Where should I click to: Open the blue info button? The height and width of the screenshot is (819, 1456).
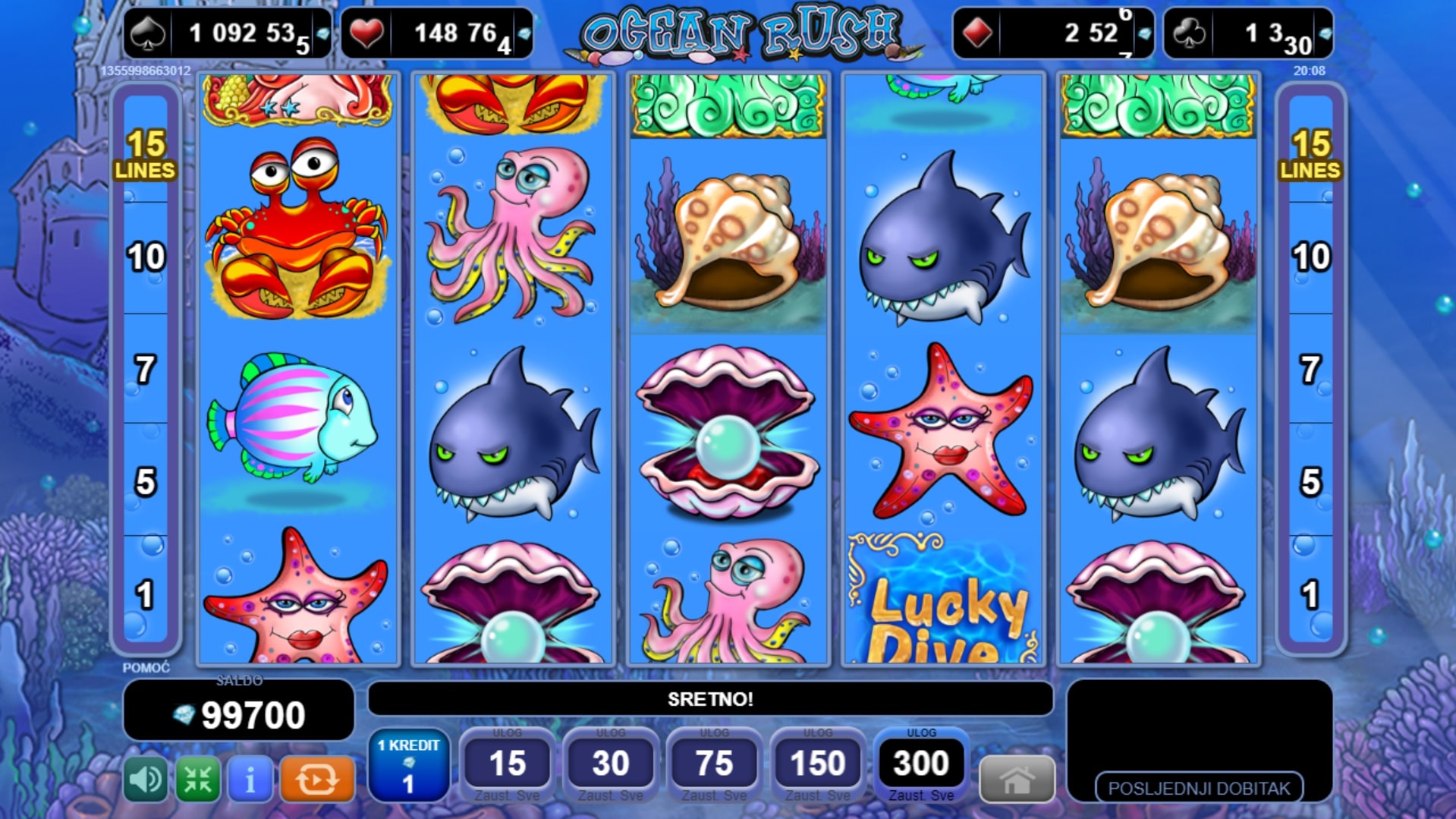coord(250,779)
